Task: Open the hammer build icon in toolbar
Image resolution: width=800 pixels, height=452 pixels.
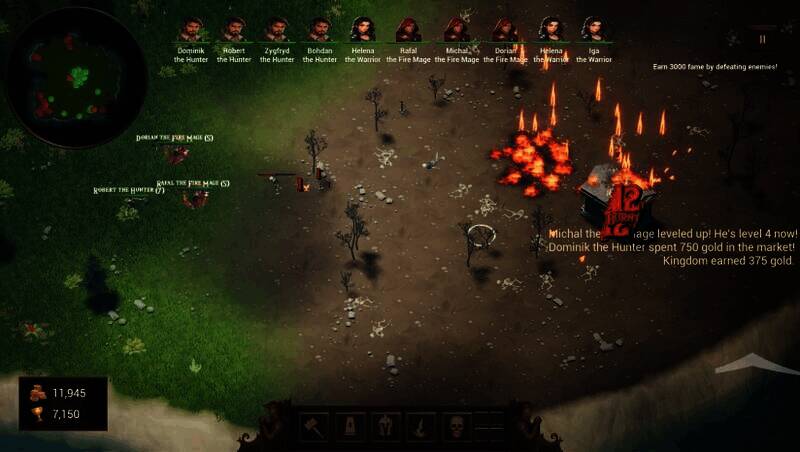Action: 314,427
